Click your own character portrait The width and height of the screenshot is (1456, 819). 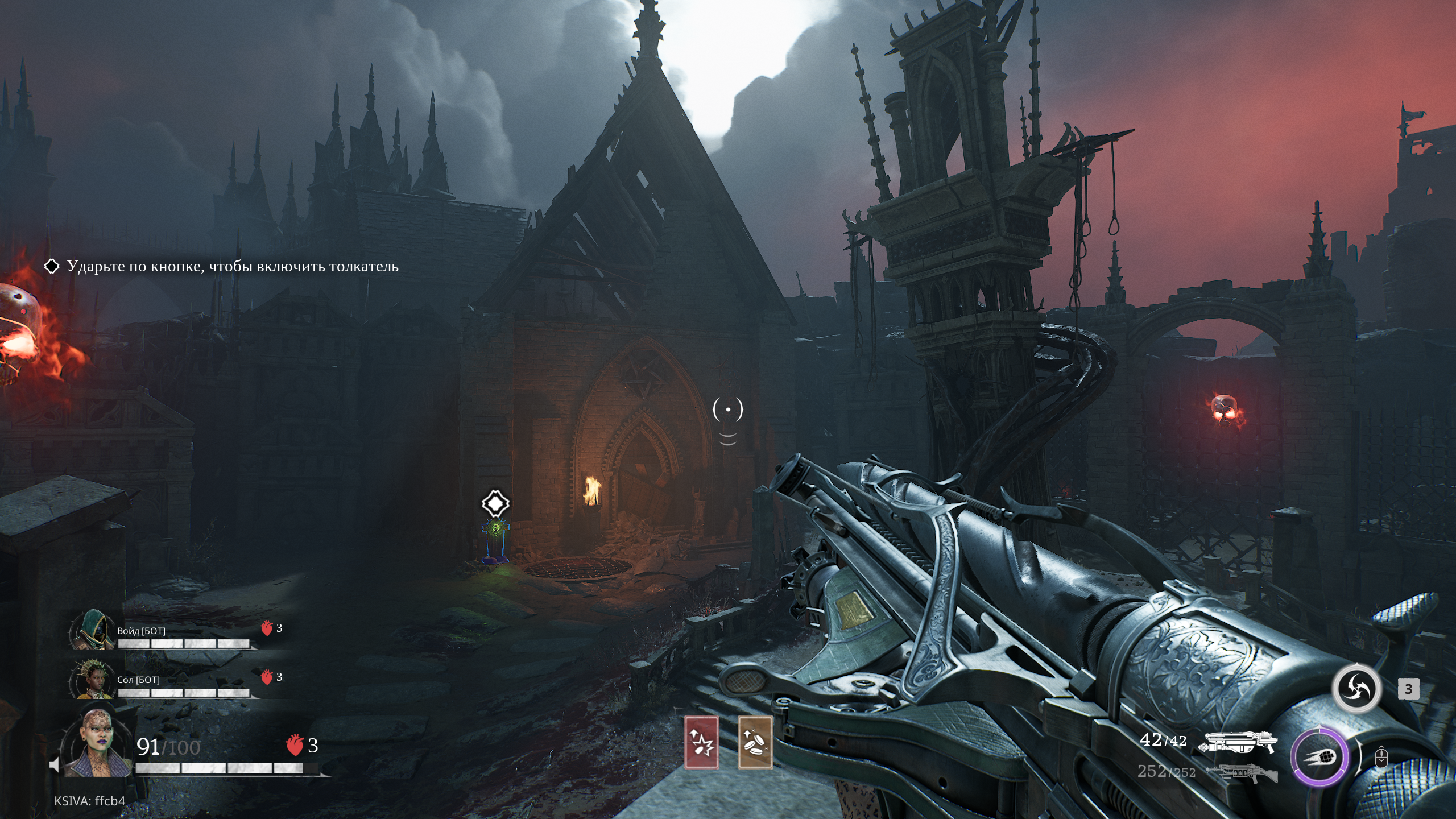point(98,743)
